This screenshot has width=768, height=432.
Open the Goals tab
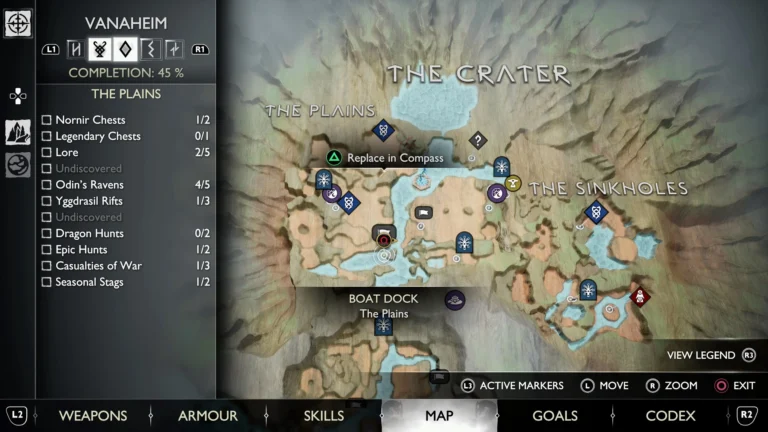click(555, 416)
